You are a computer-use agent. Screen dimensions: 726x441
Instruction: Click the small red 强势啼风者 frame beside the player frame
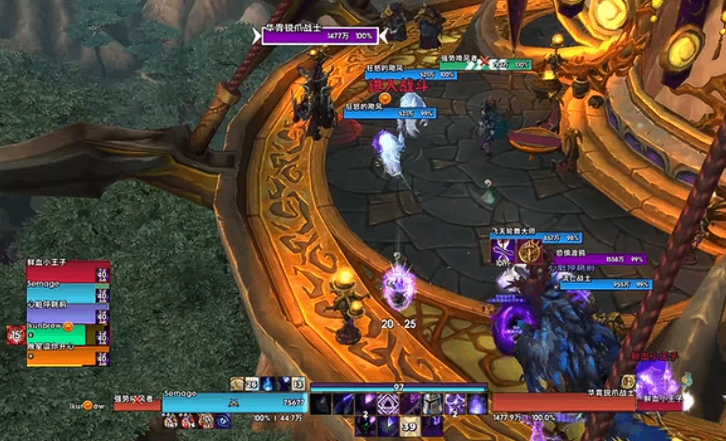[137, 404]
